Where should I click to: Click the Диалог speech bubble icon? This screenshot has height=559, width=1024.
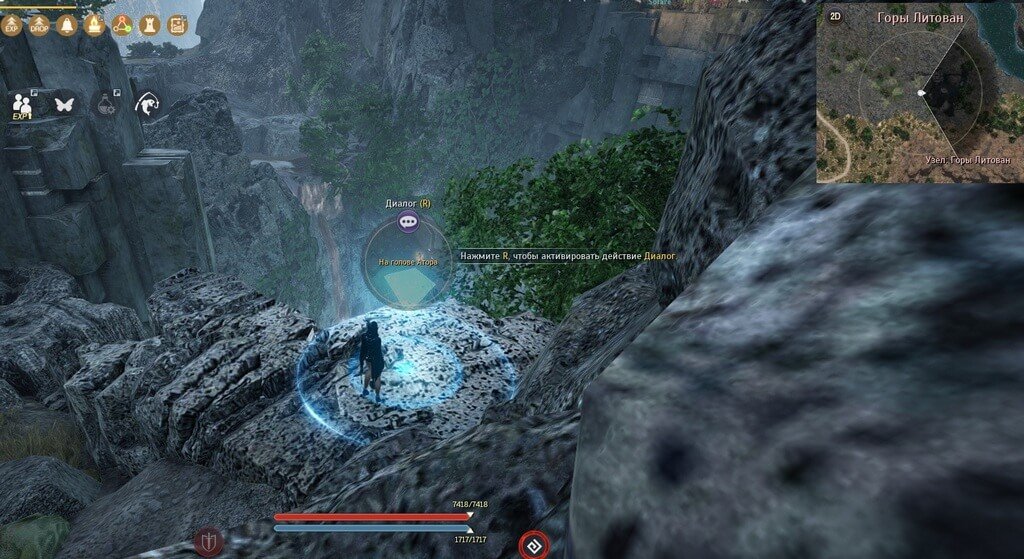(407, 222)
